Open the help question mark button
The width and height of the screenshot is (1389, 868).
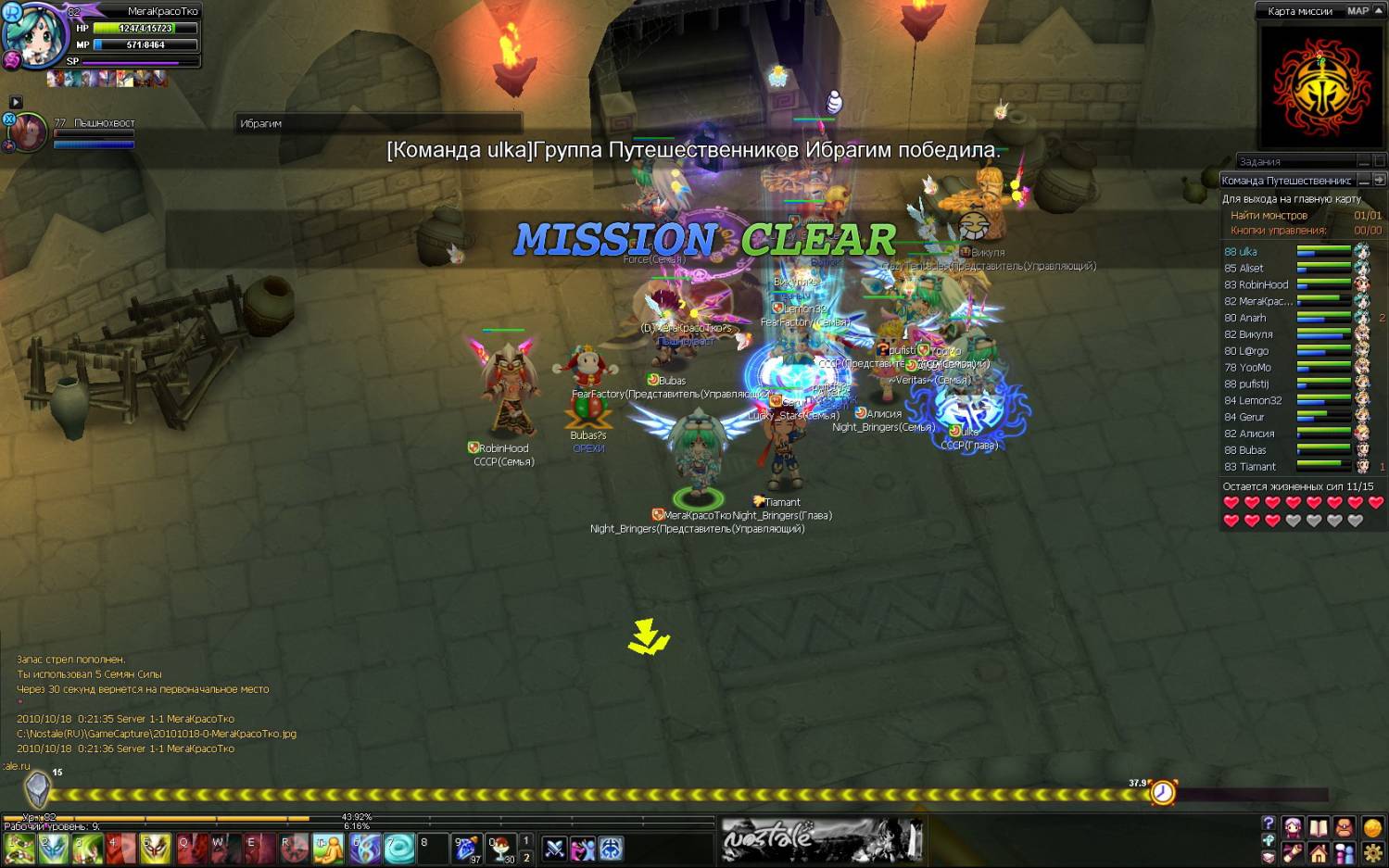point(1269,823)
